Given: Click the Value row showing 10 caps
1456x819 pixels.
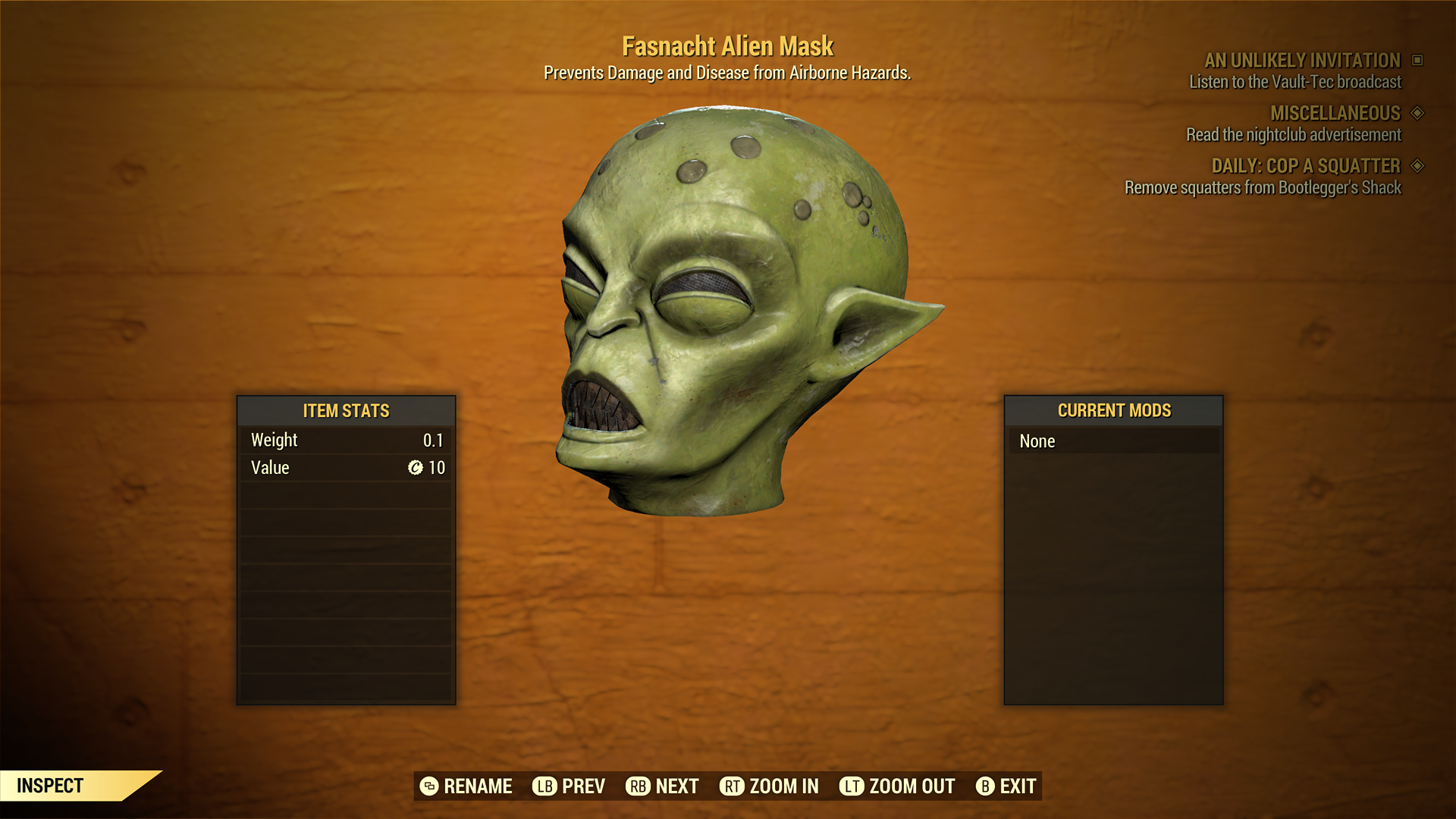Looking at the screenshot, I should coord(346,468).
